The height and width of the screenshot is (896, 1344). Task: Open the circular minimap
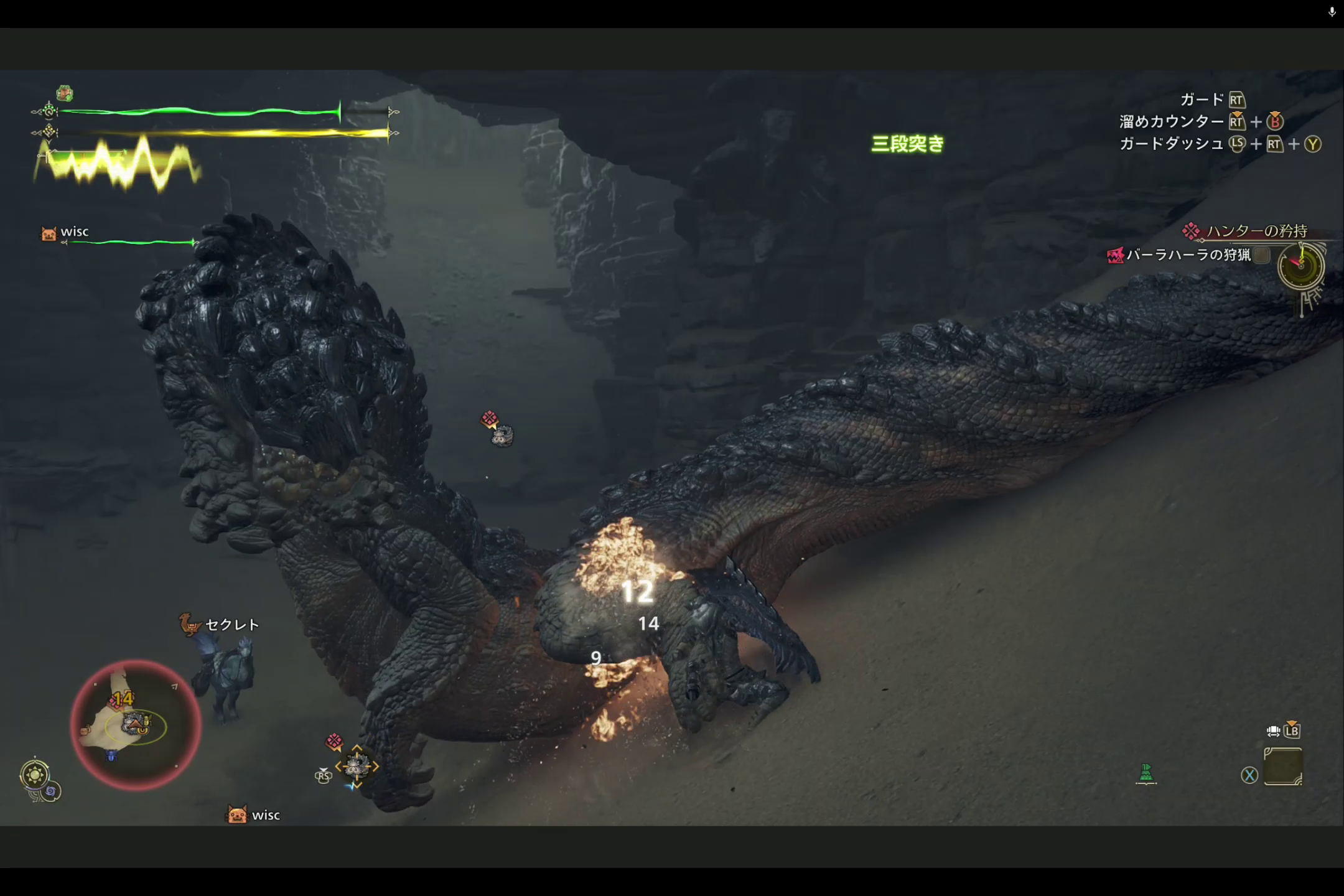135,725
